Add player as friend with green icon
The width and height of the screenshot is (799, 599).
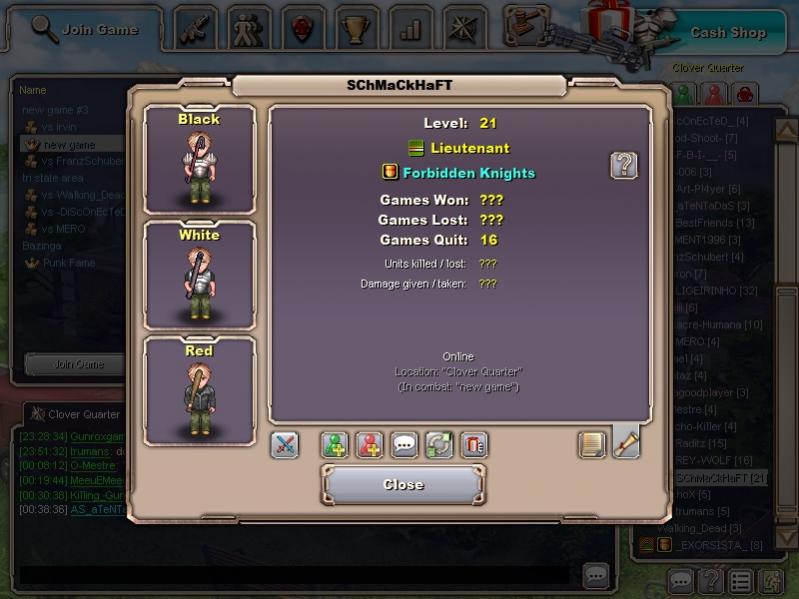[335, 445]
